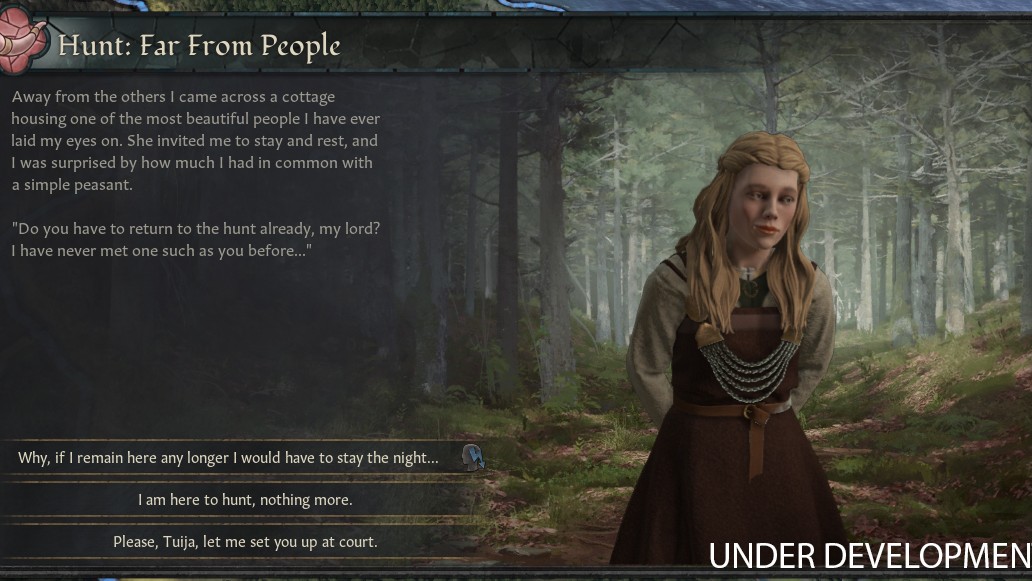Choose the option to stay the night
Image resolution: width=1032 pixels, height=581 pixels.
coord(229,458)
